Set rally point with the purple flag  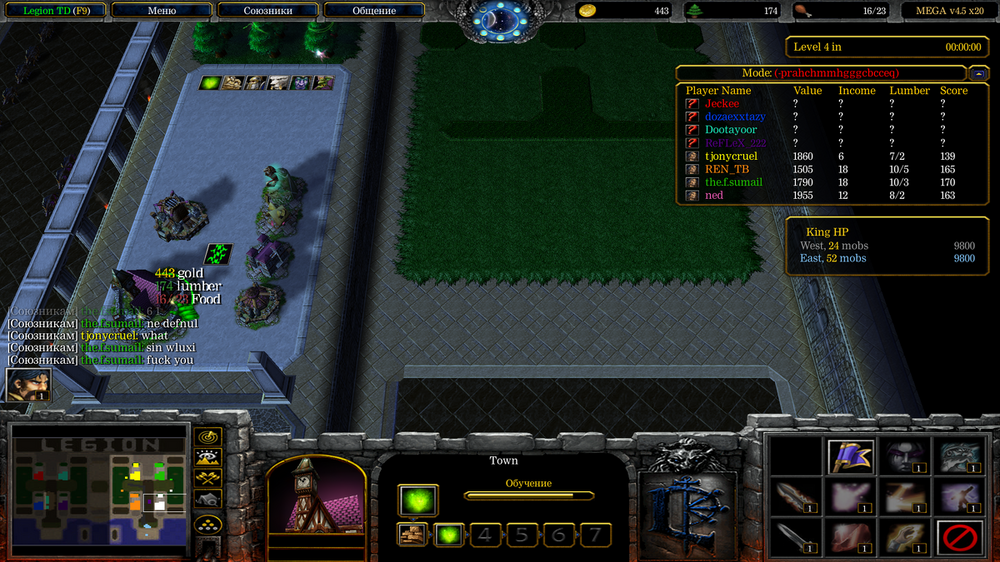pos(852,456)
